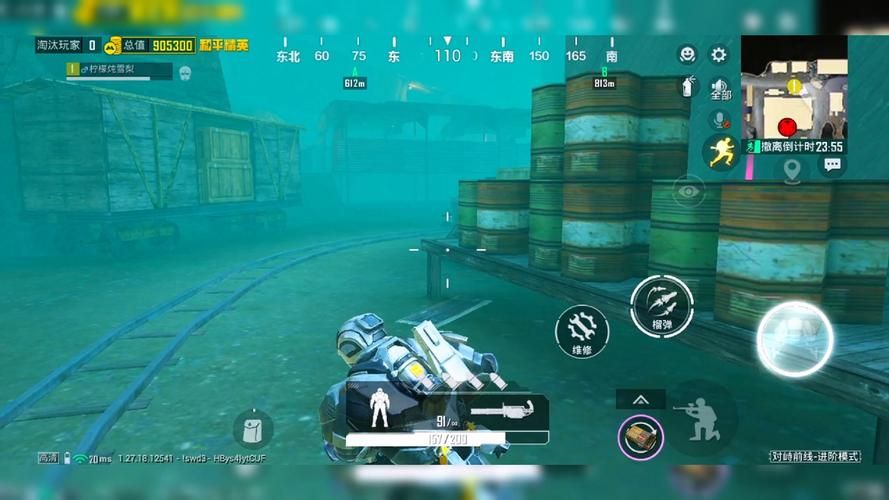Open the smiley emote wheel
This screenshot has height=500, width=889.
tap(687, 55)
